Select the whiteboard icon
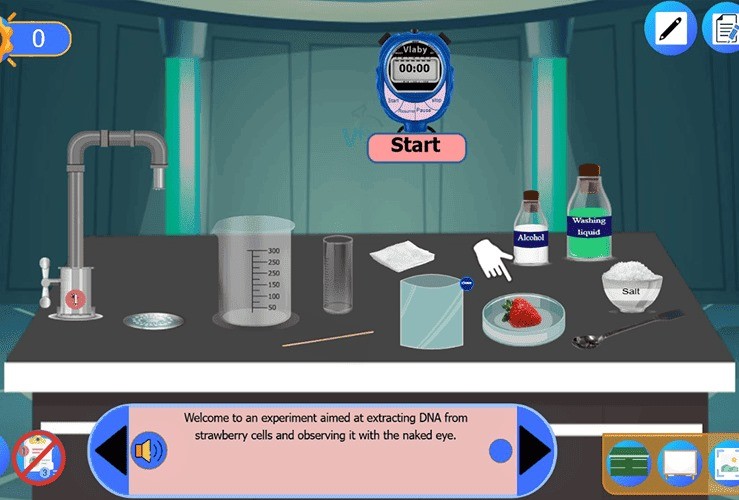 pyautogui.click(x=677, y=463)
